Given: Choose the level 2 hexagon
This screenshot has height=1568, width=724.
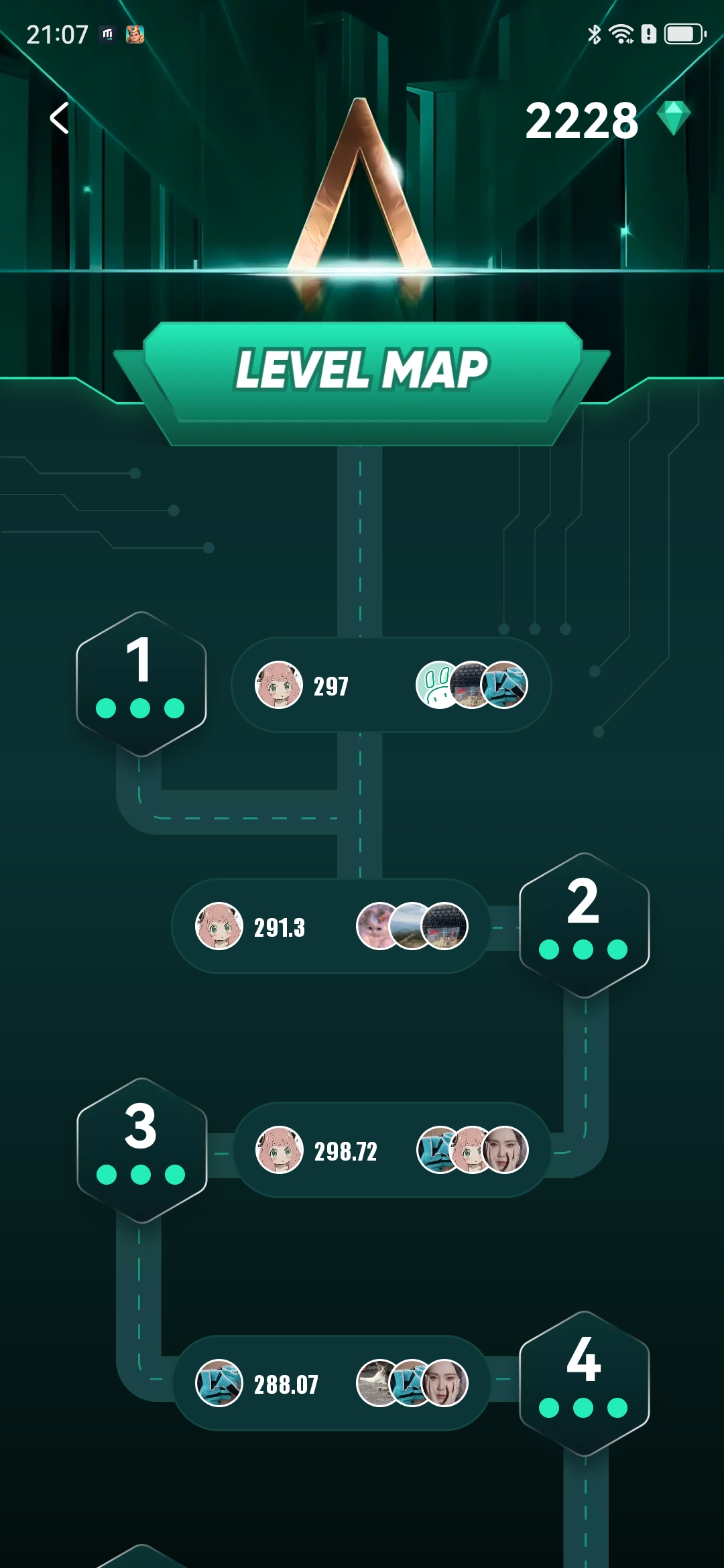Looking at the screenshot, I should 584,925.
